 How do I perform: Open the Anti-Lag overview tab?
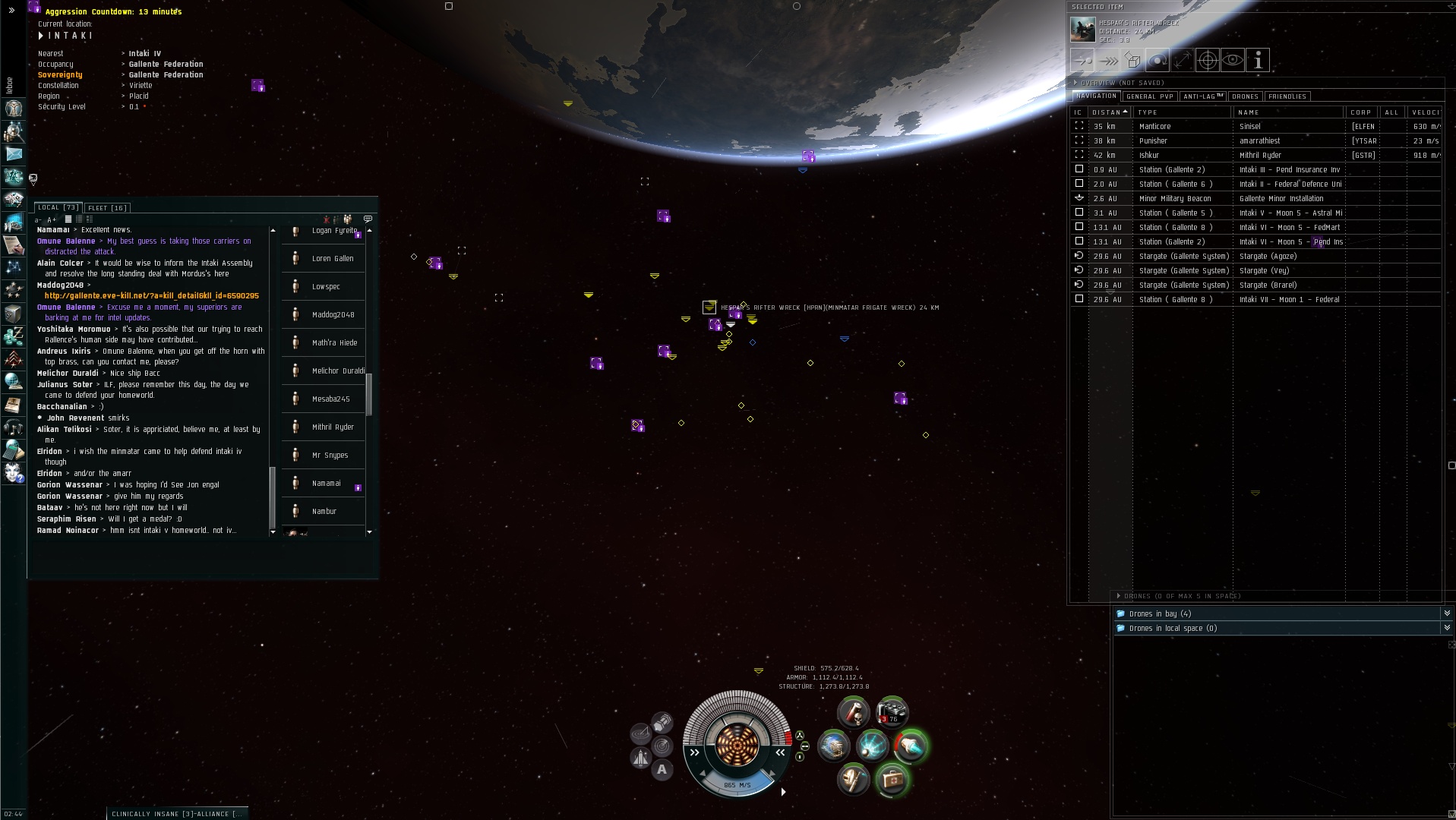1203,96
